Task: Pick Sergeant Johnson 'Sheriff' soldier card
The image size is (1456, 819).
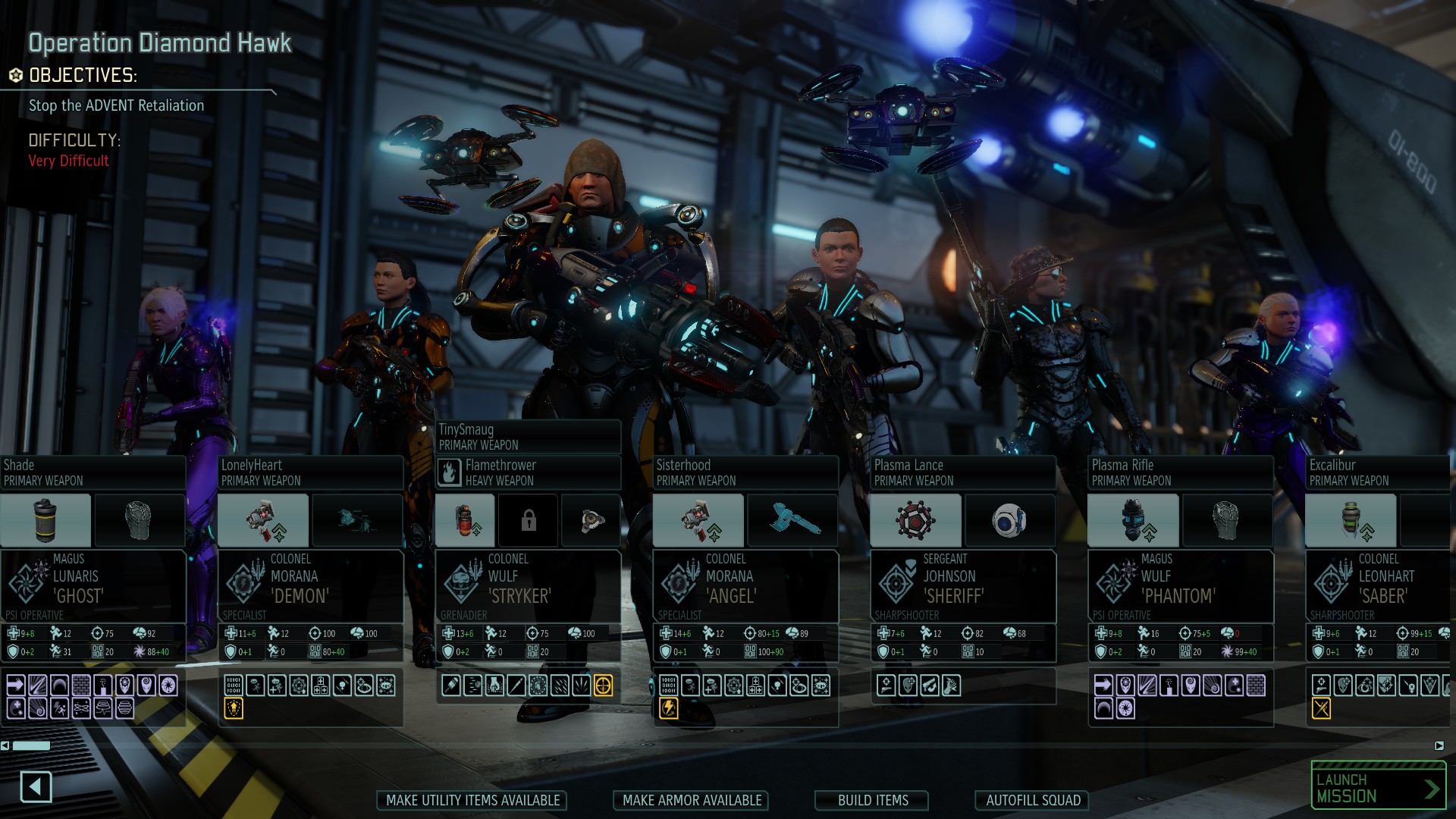Action: point(963,585)
